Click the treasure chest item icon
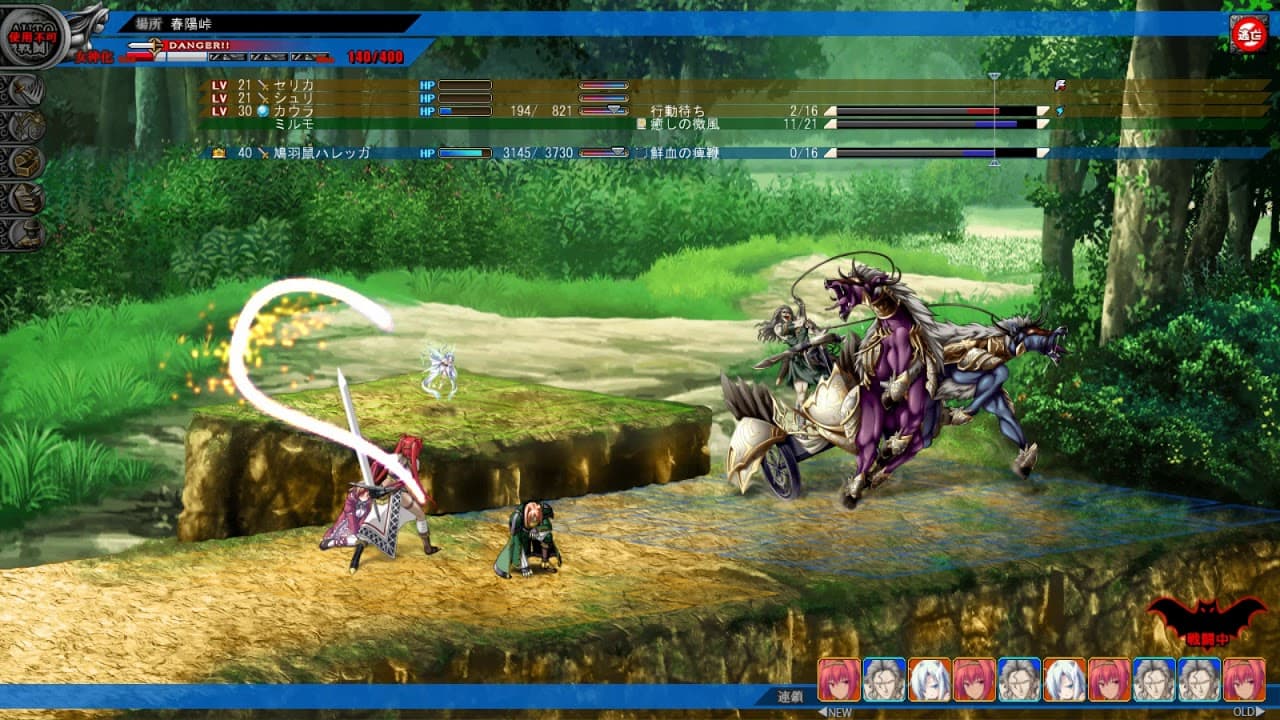1280x720 pixels. coord(23,163)
